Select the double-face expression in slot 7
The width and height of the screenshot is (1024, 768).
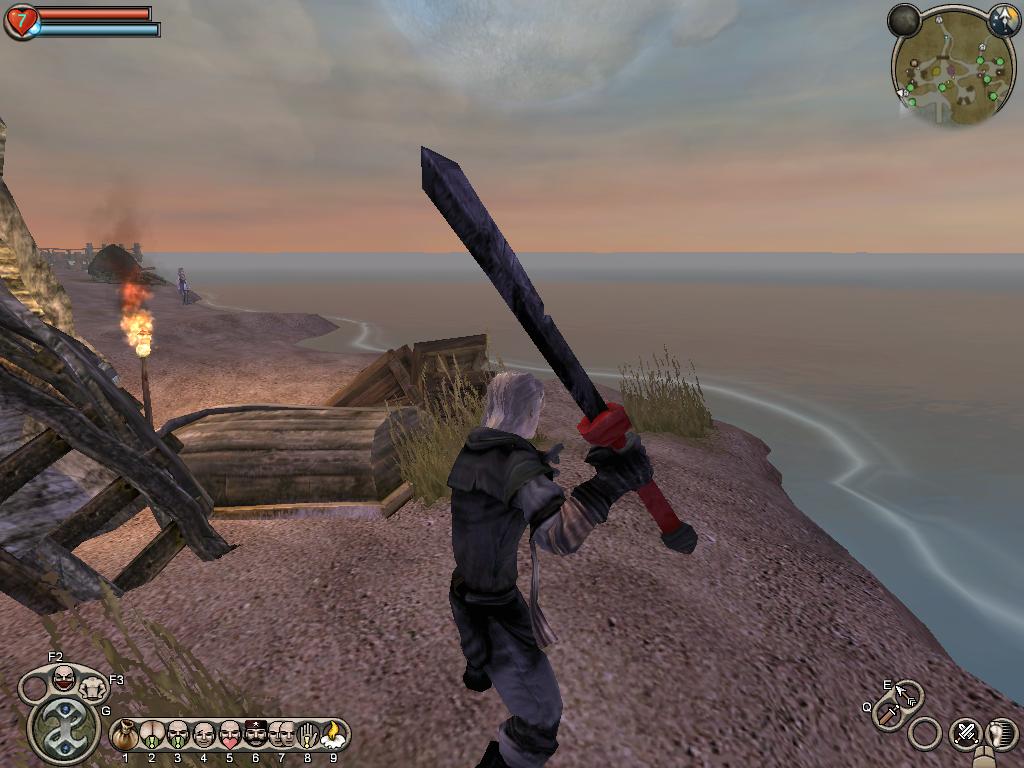281,736
